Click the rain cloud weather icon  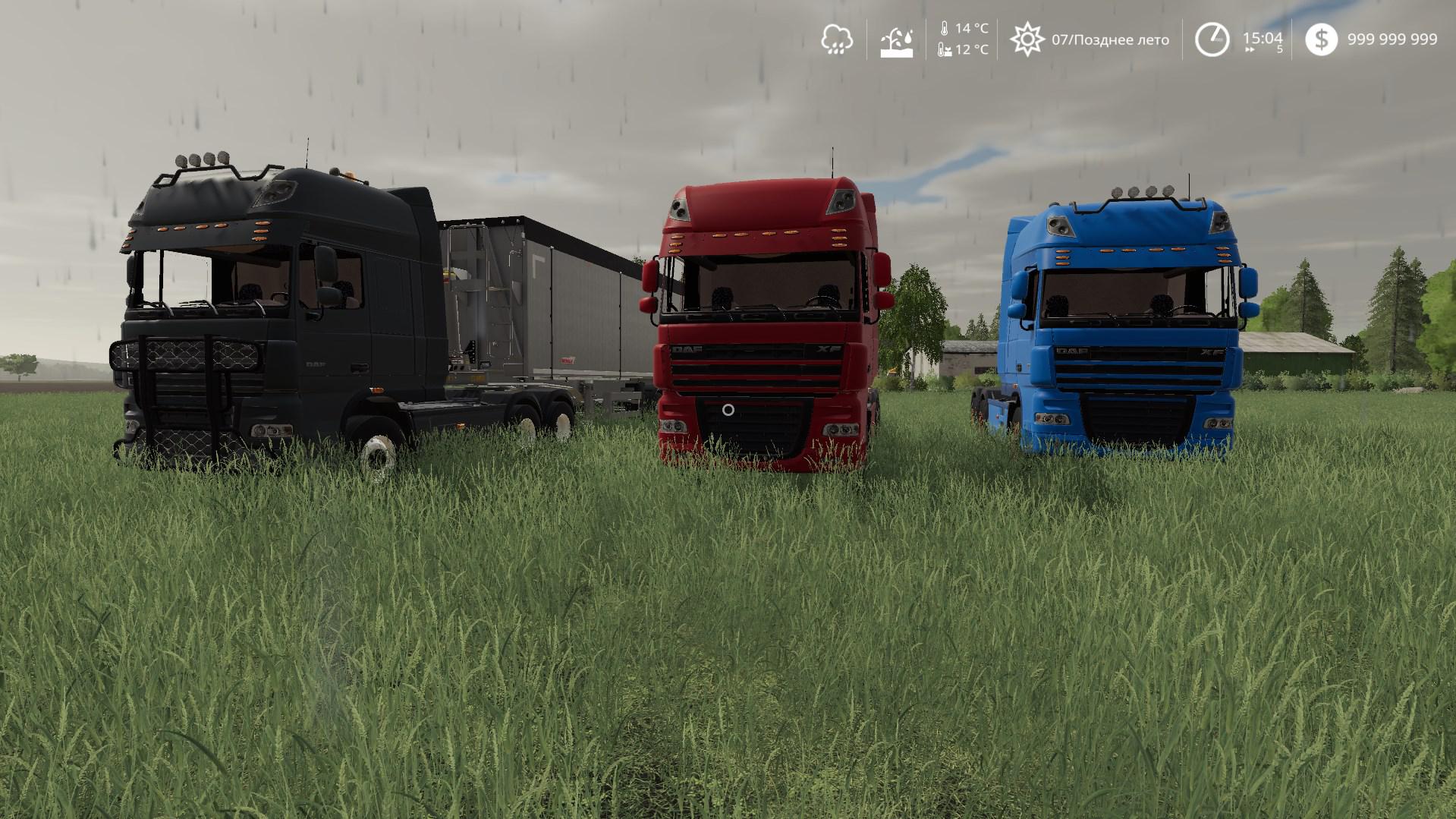(836, 39)
